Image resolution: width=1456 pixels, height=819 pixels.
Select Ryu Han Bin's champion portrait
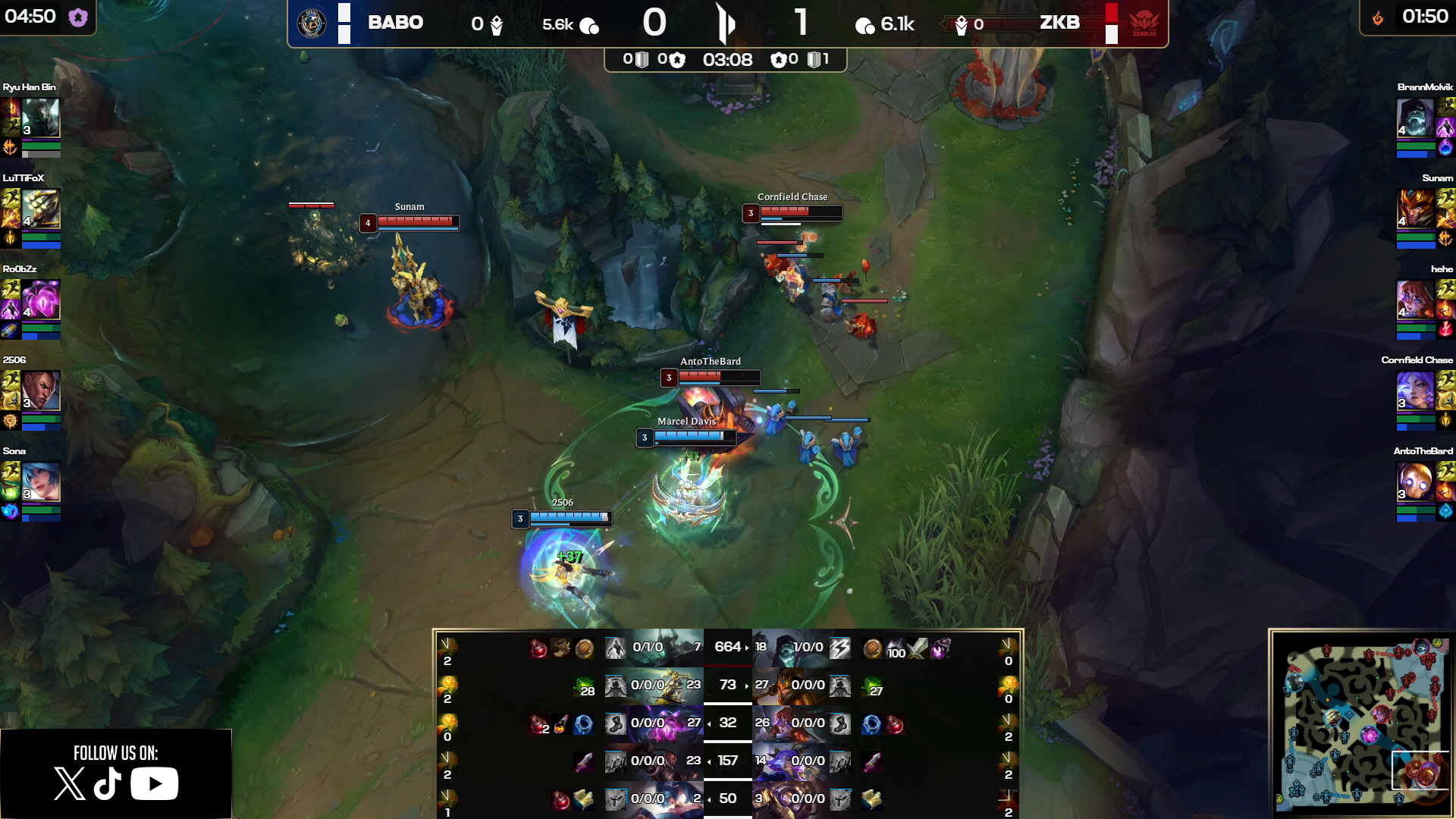[41, 117]
